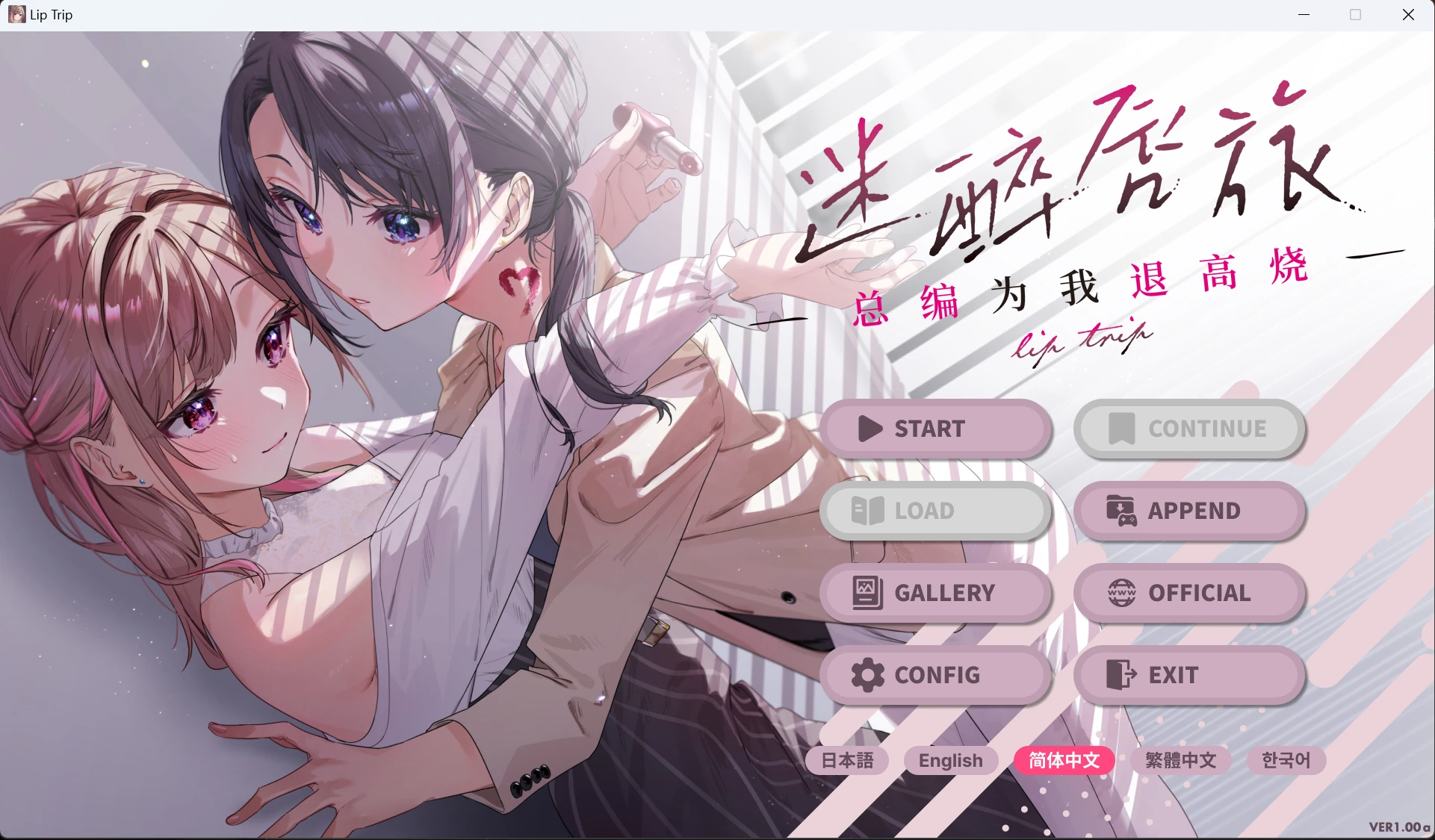Switch language to 繁體中文

pyautogui.click(x=1180, y=760)
